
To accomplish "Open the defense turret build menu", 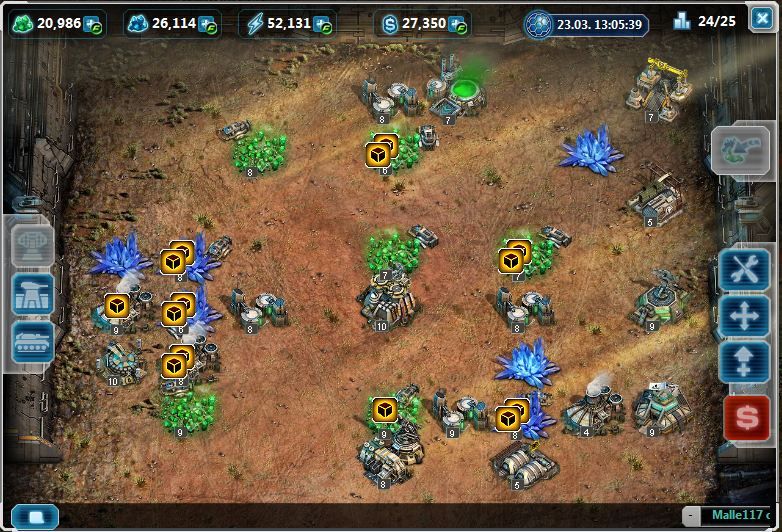I will tap(33, 293).
